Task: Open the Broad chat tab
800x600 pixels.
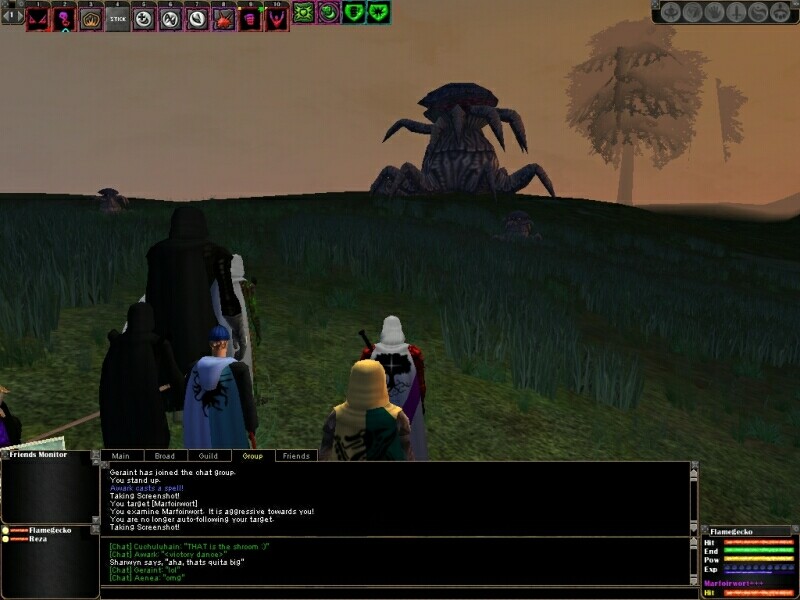Action: [164, 456]
